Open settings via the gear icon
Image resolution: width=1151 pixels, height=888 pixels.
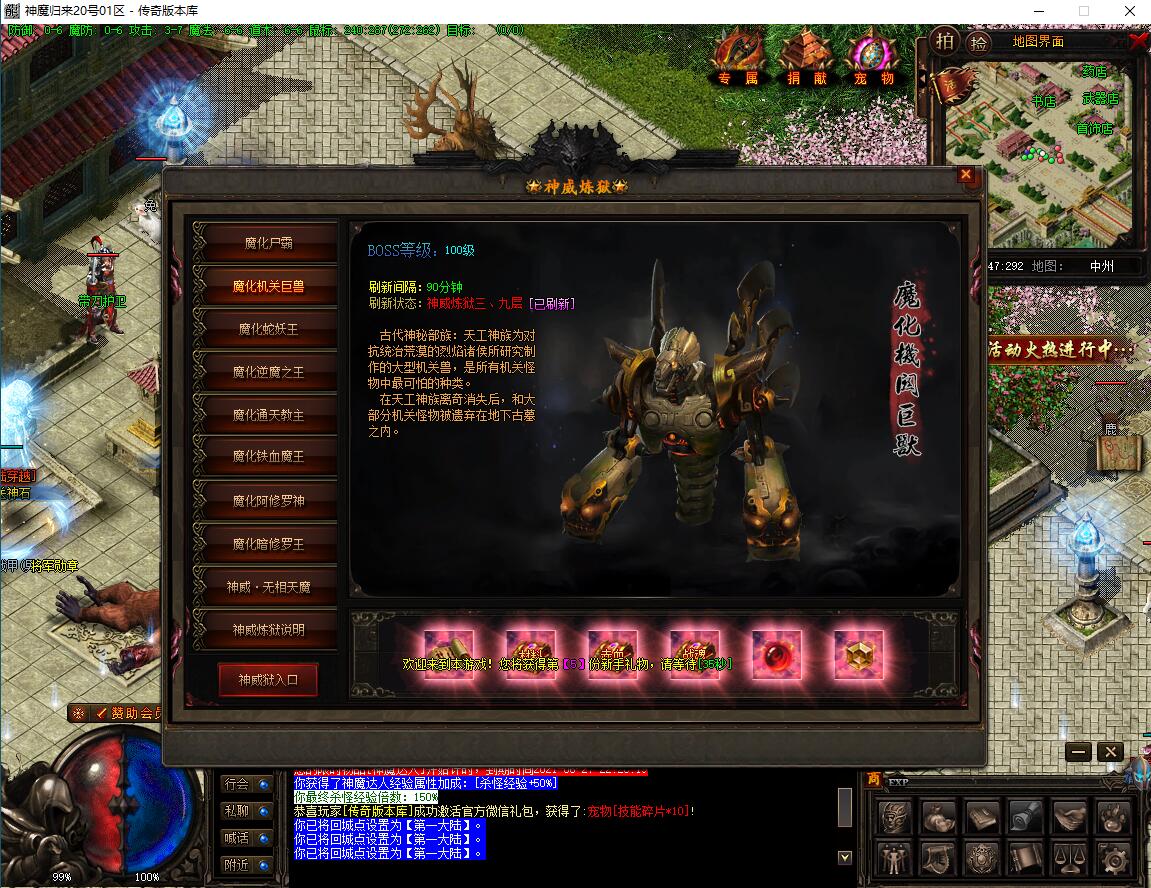pyautogui.click(x=1115, y=857)
